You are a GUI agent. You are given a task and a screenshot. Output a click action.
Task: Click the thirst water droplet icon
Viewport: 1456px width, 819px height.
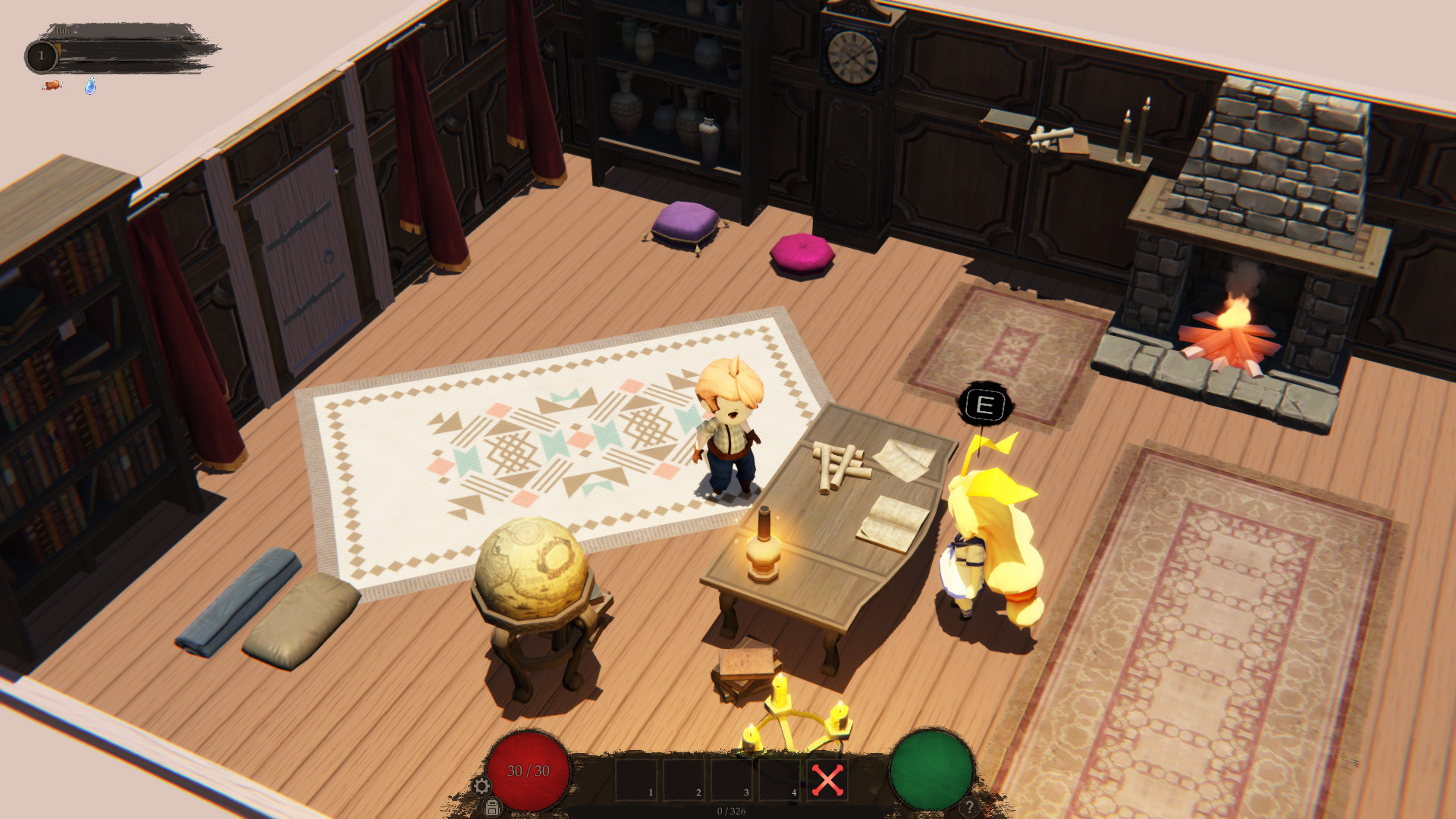90,86
